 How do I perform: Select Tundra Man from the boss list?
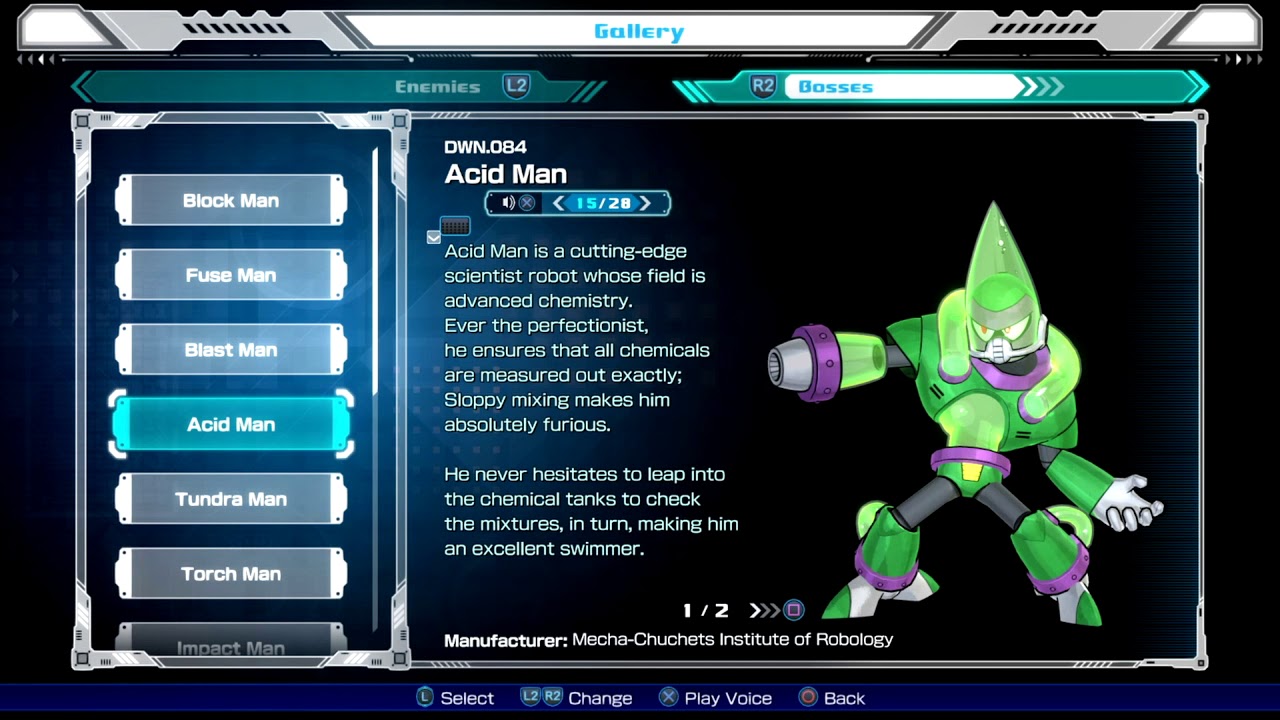click(231, 499)
